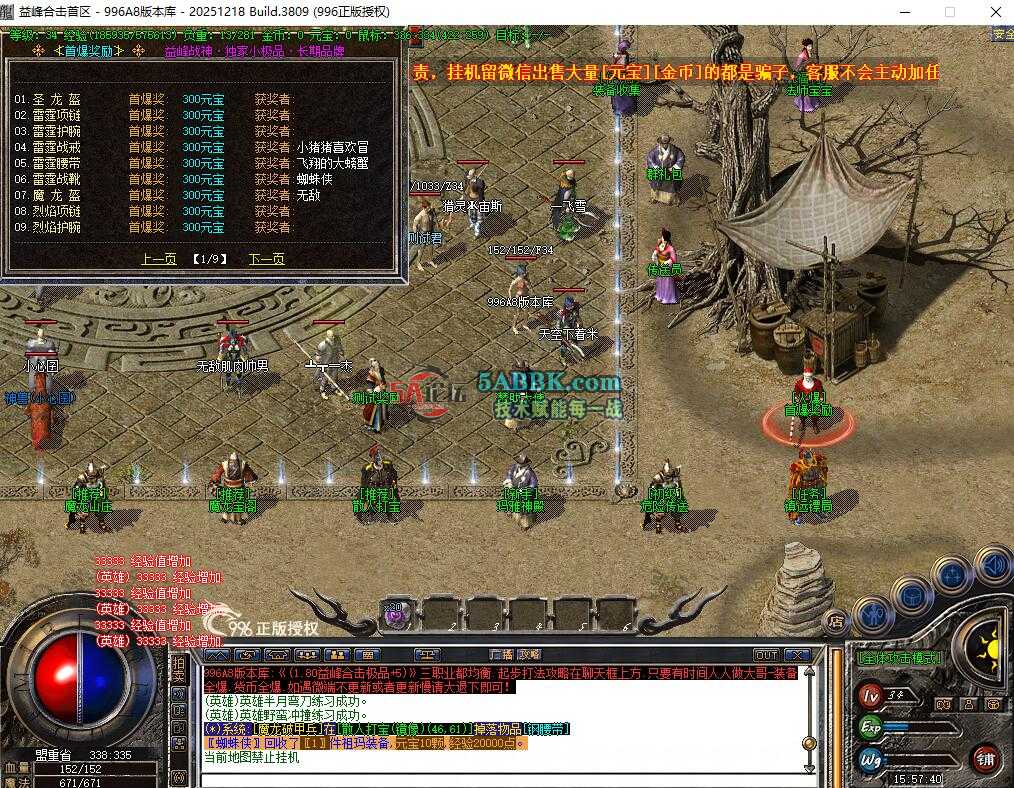
Task: Open the 店 shop round button
Action: [x=836, y=621]
